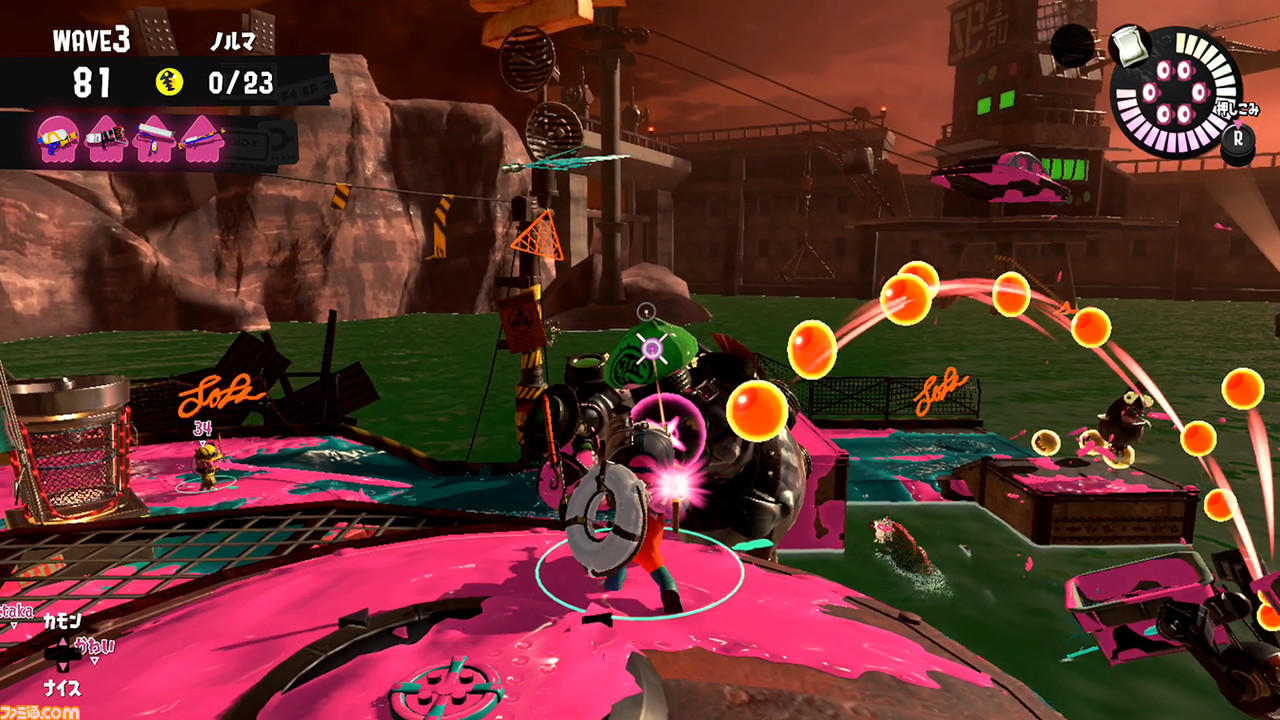Viewport: 1280px width, 720px height.
Task: Select the teammate icon with the charger
Action: [203, 138]
